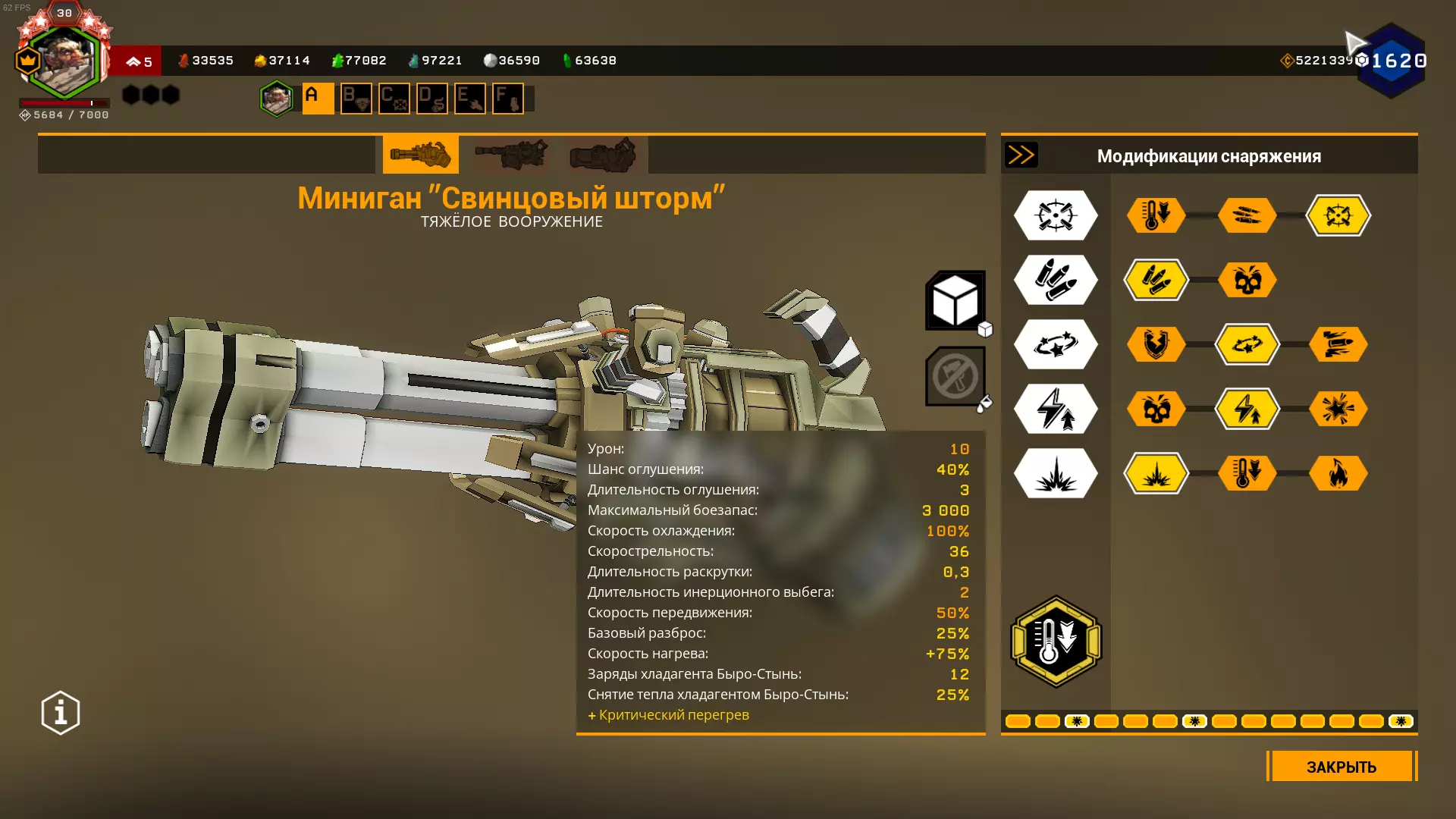
Task: Choose the second heavy weapon thumbnail
Action: [x=511, y=155]
